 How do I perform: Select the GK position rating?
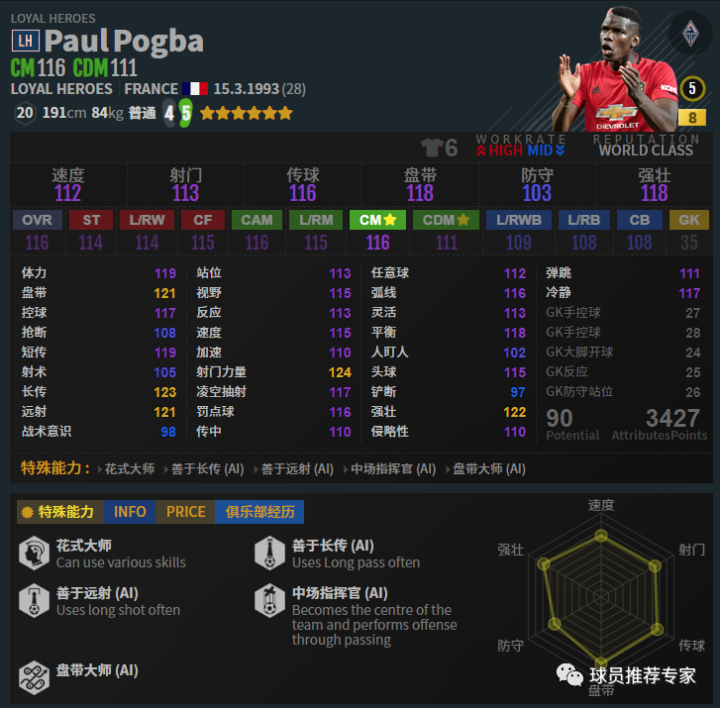(689, 220)
